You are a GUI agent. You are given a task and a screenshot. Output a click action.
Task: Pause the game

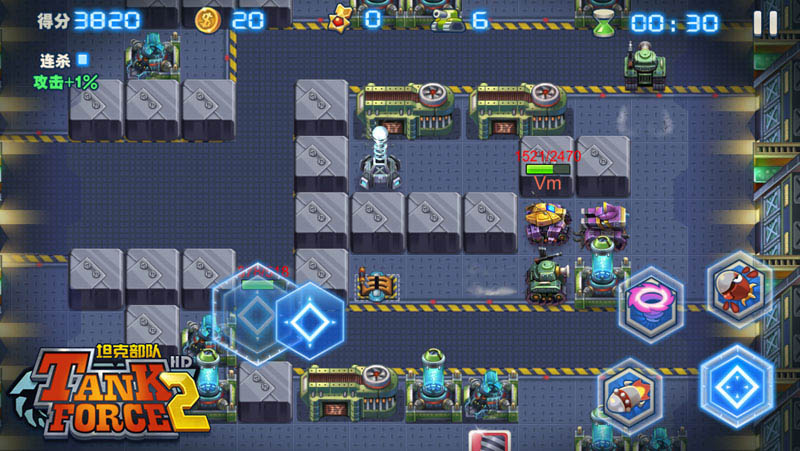(x=765, y=22)
